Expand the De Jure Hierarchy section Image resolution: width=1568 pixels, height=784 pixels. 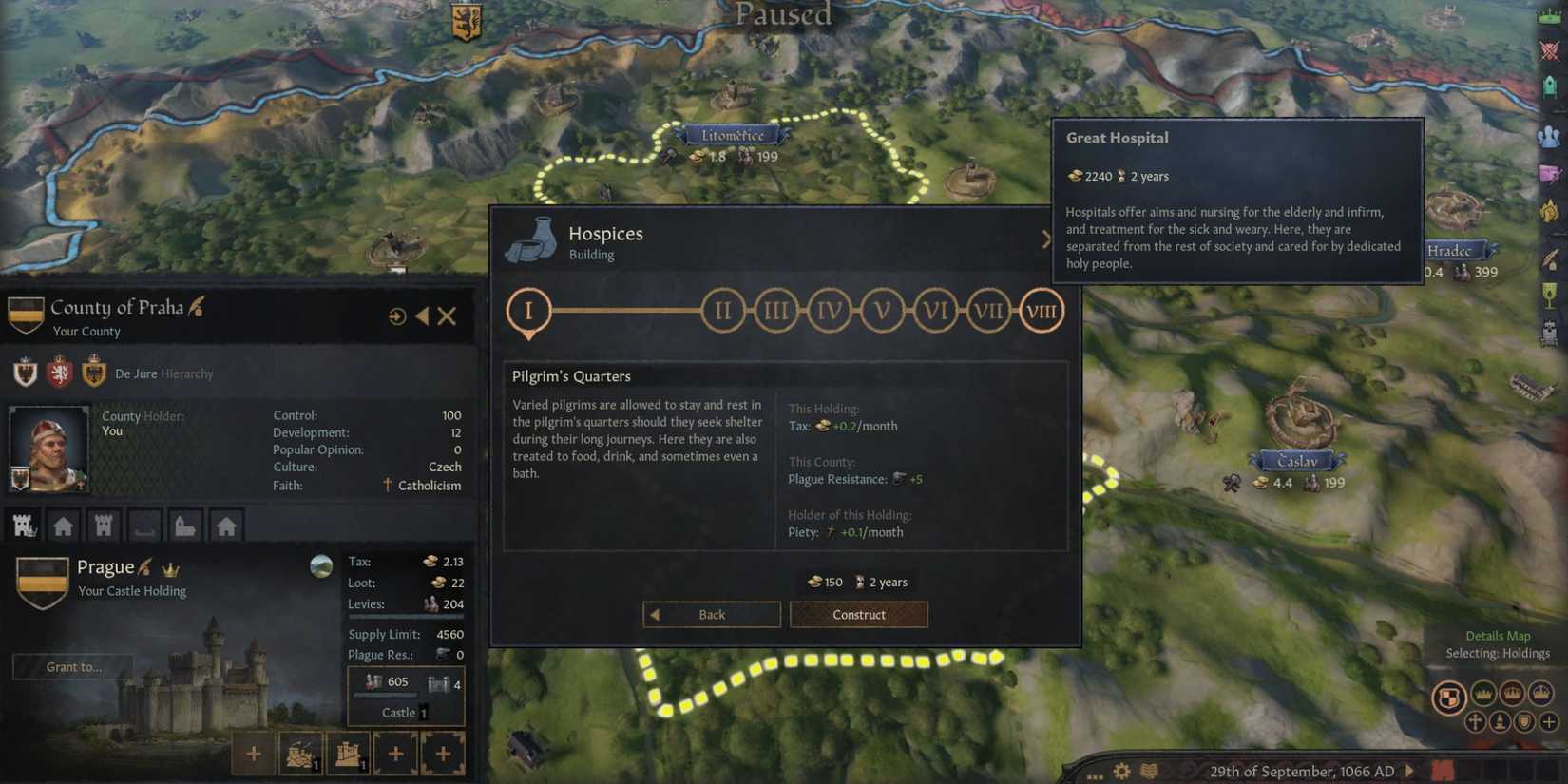pos(163,373)
